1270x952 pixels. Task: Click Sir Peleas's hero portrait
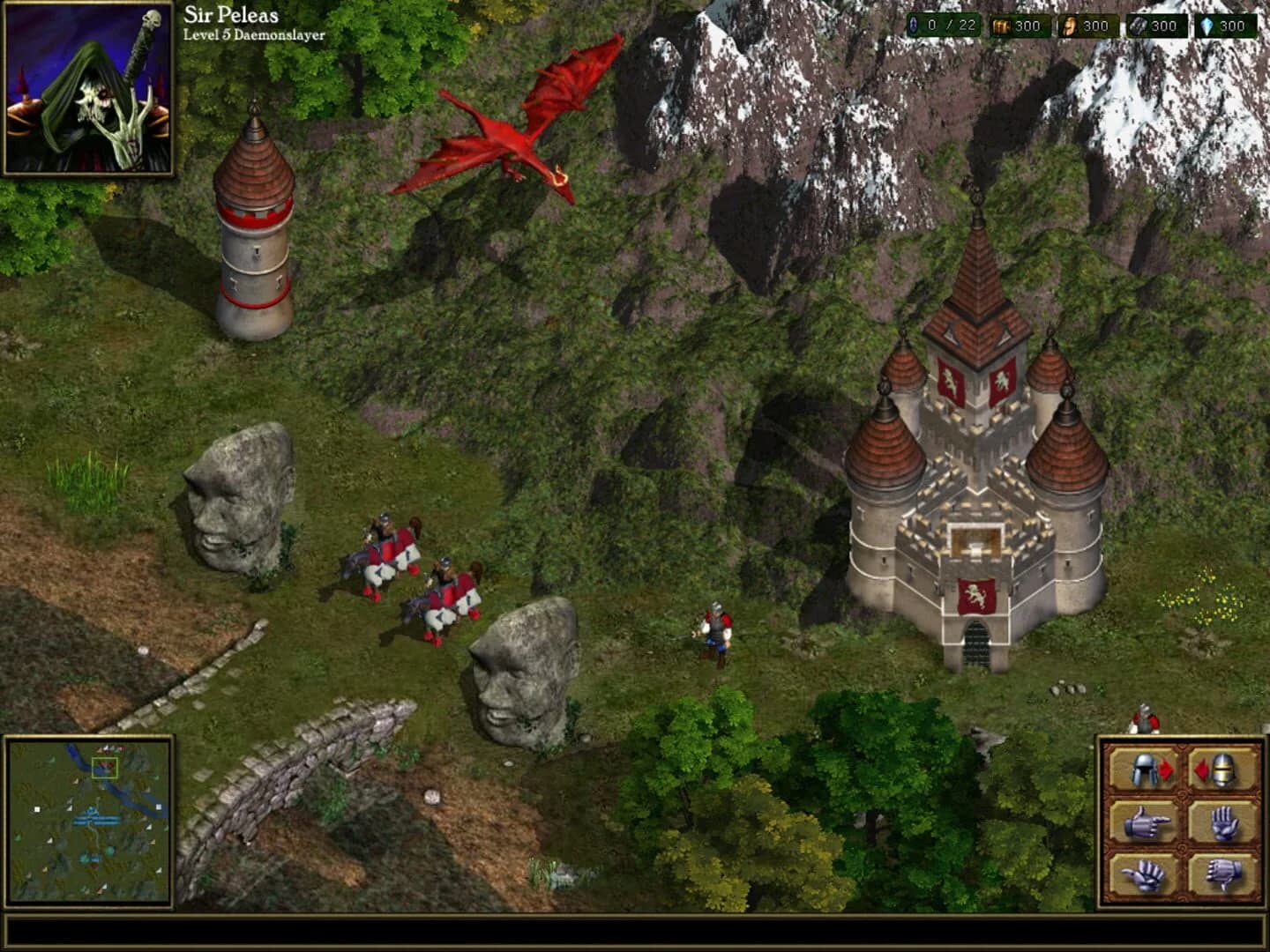point(88,88)
